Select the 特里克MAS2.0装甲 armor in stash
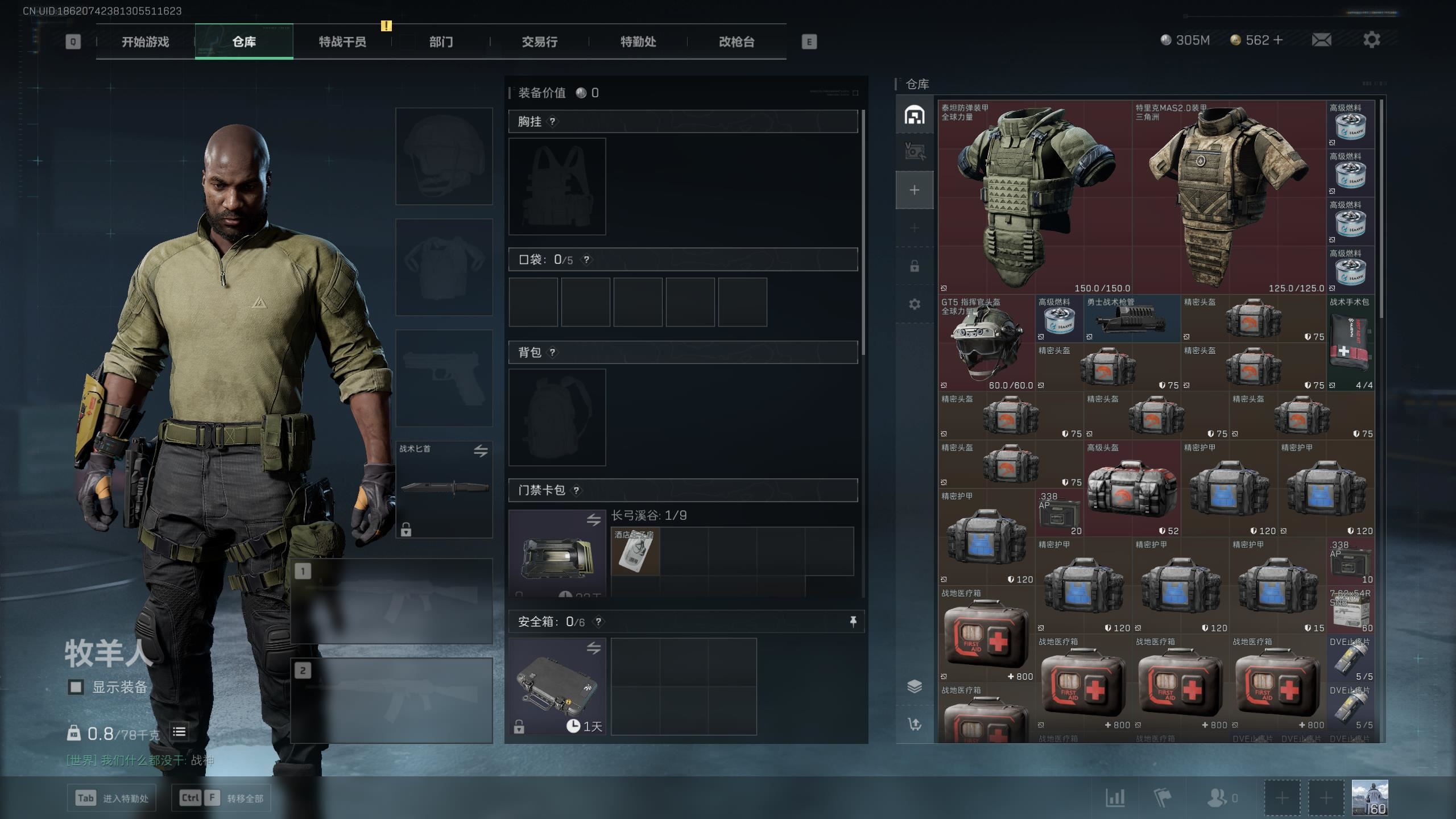The width and height of the screenshot is (1456, 819). (x=1228, y=197)
